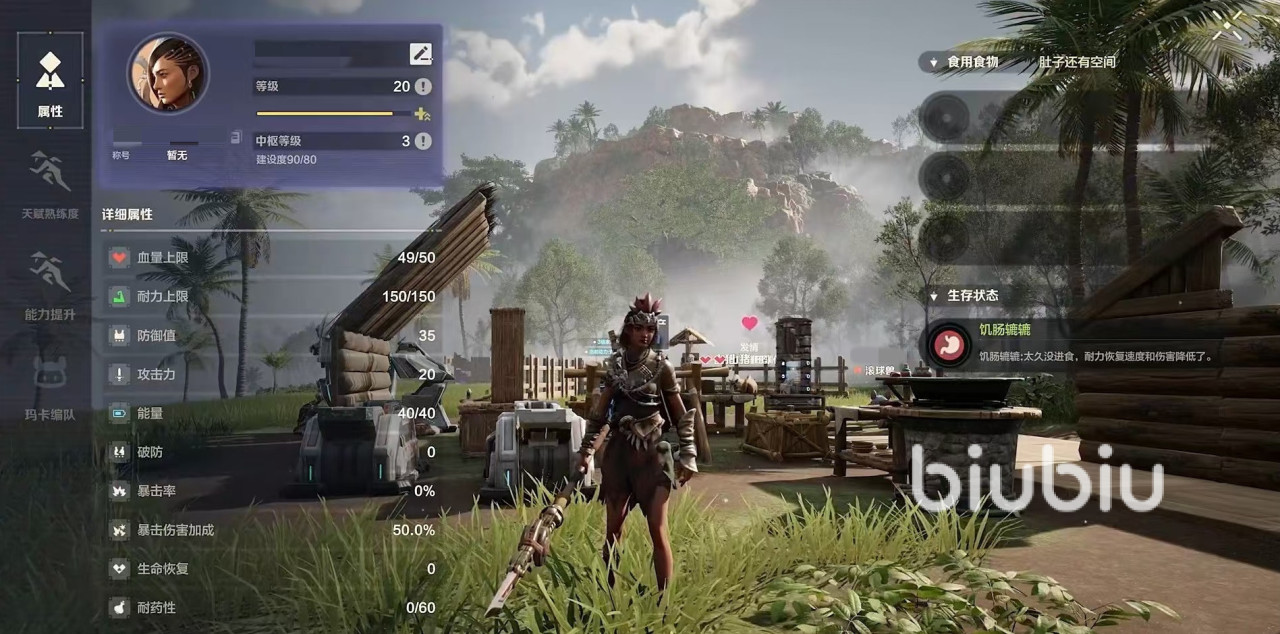1280x634 pixels.
Task: Switch to the 属性 attributes tab
Action: pyautogui.click(x=50, y=80)
